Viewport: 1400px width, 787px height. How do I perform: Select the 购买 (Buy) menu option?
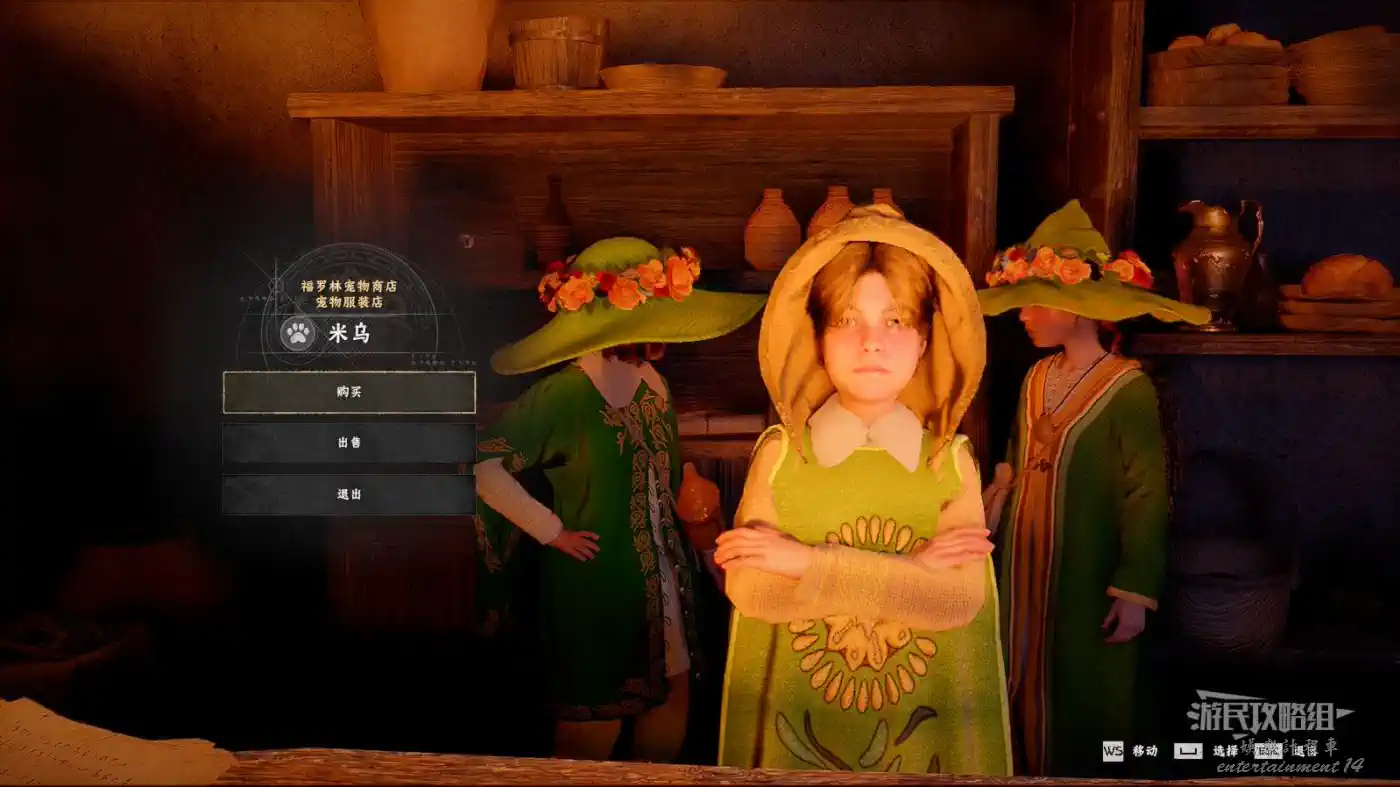pos(349,392)
